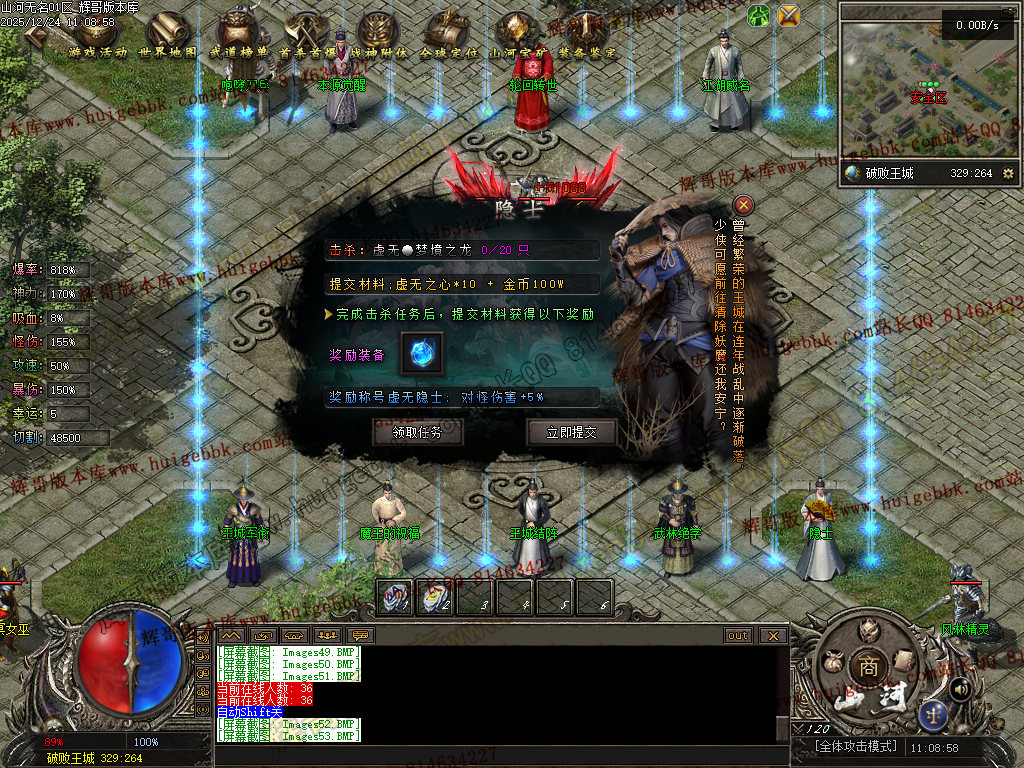Open the 武道榜单 ranking list
This screenshot has height=768, width=1024.
click(239, 38)
